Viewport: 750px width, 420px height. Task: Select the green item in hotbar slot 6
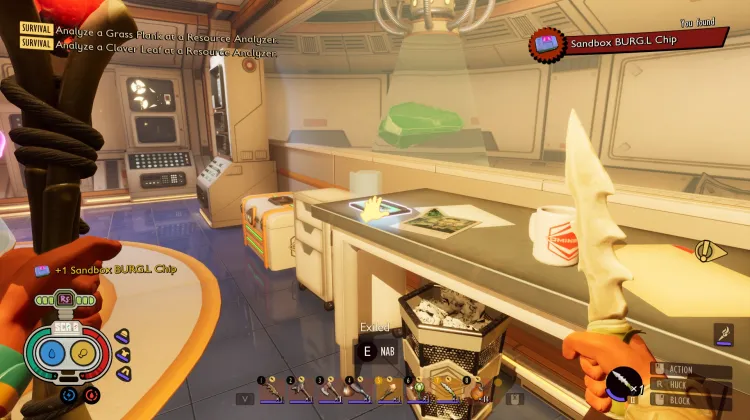click(x=418, y=388)
